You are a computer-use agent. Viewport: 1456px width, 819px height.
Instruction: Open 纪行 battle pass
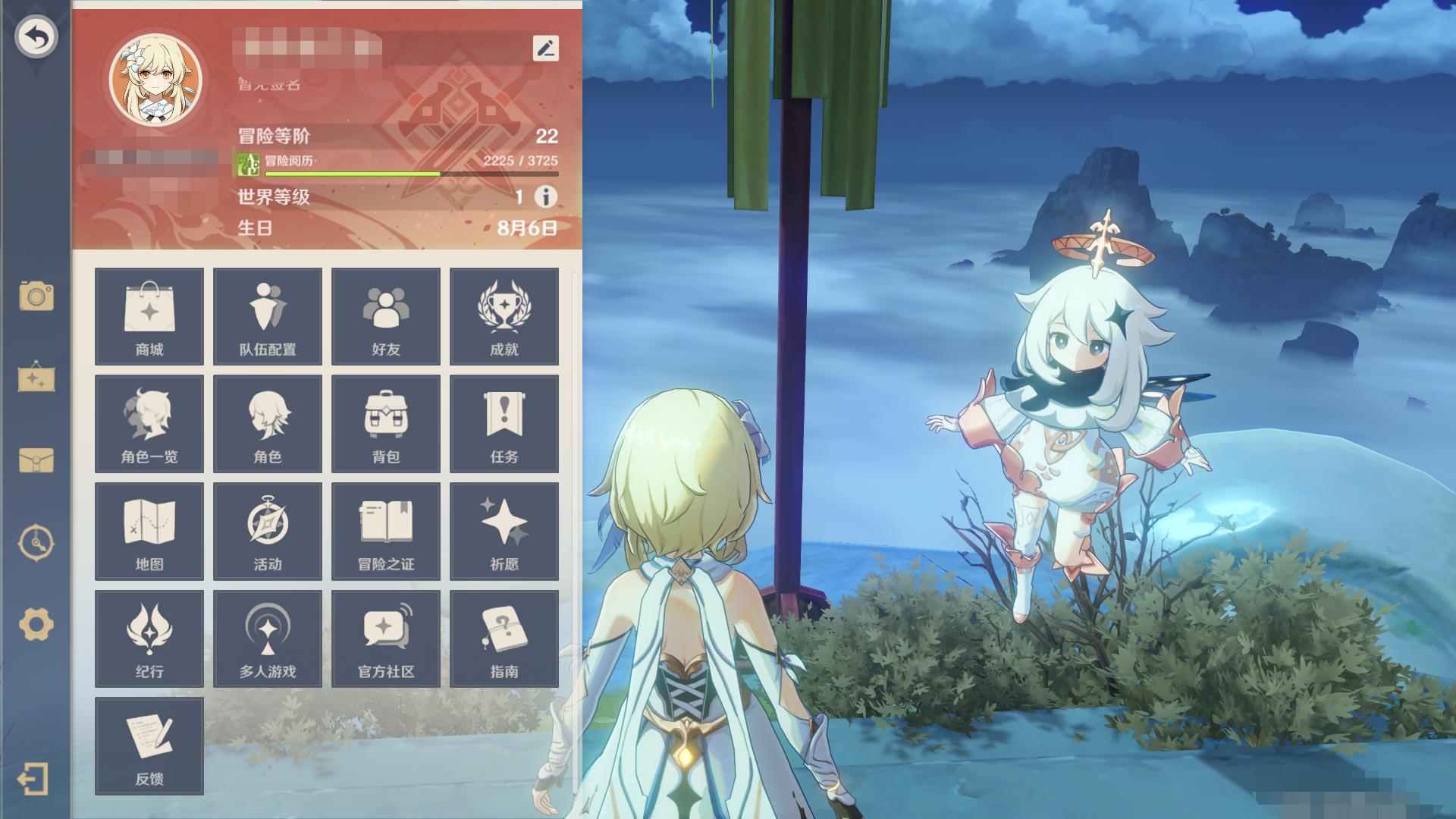point(149,639)
